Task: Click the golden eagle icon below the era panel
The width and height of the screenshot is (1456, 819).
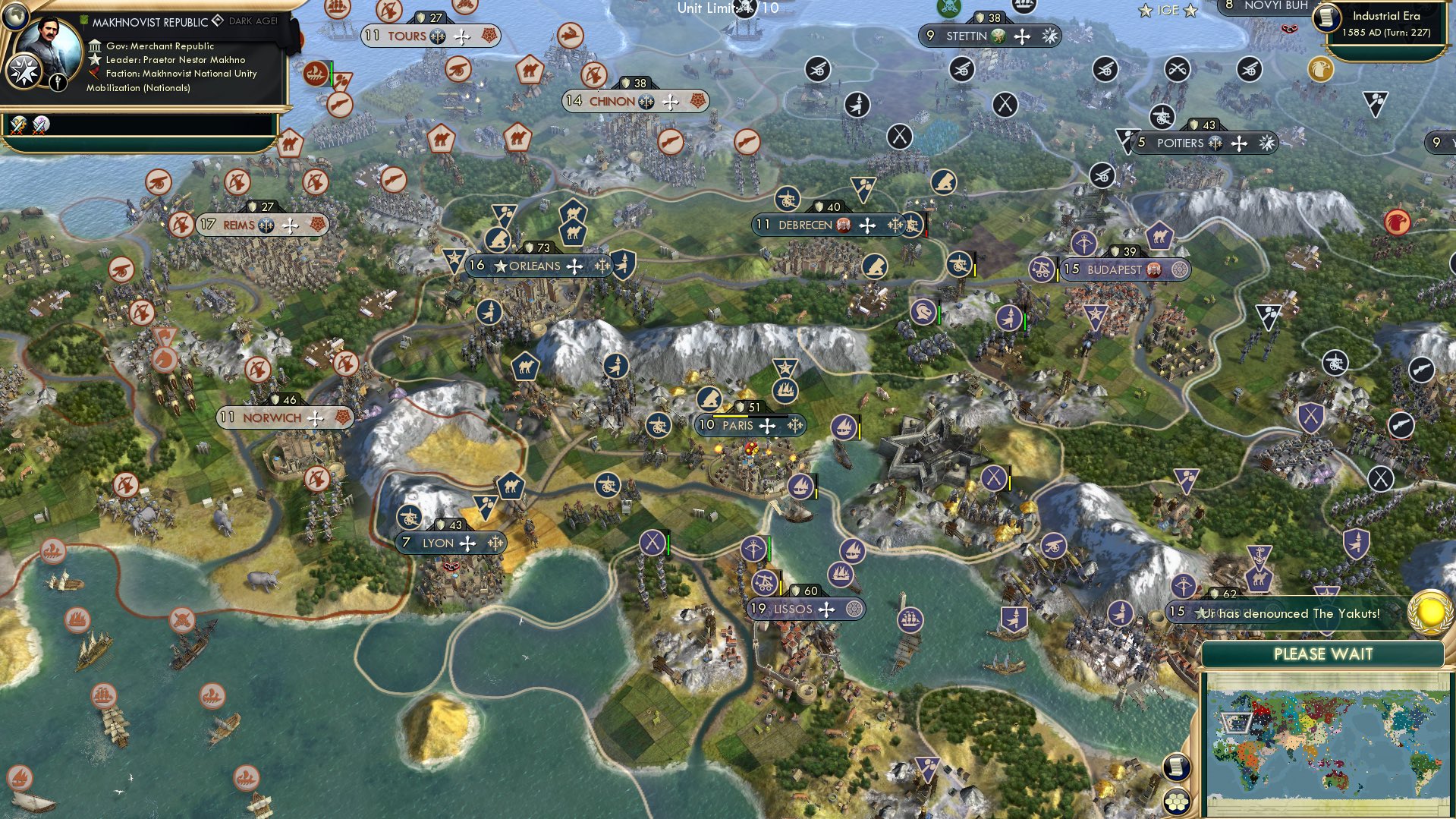Action: tap(1322, 68)
